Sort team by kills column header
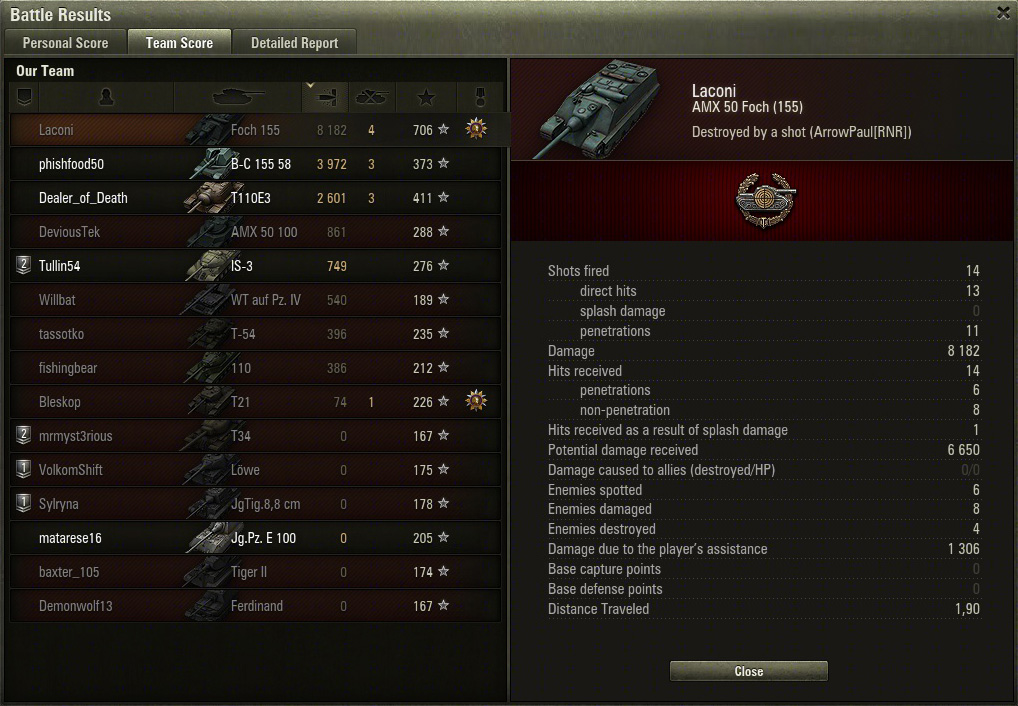The height and width of the screenshot is (706, 1018). coord(372,97)
